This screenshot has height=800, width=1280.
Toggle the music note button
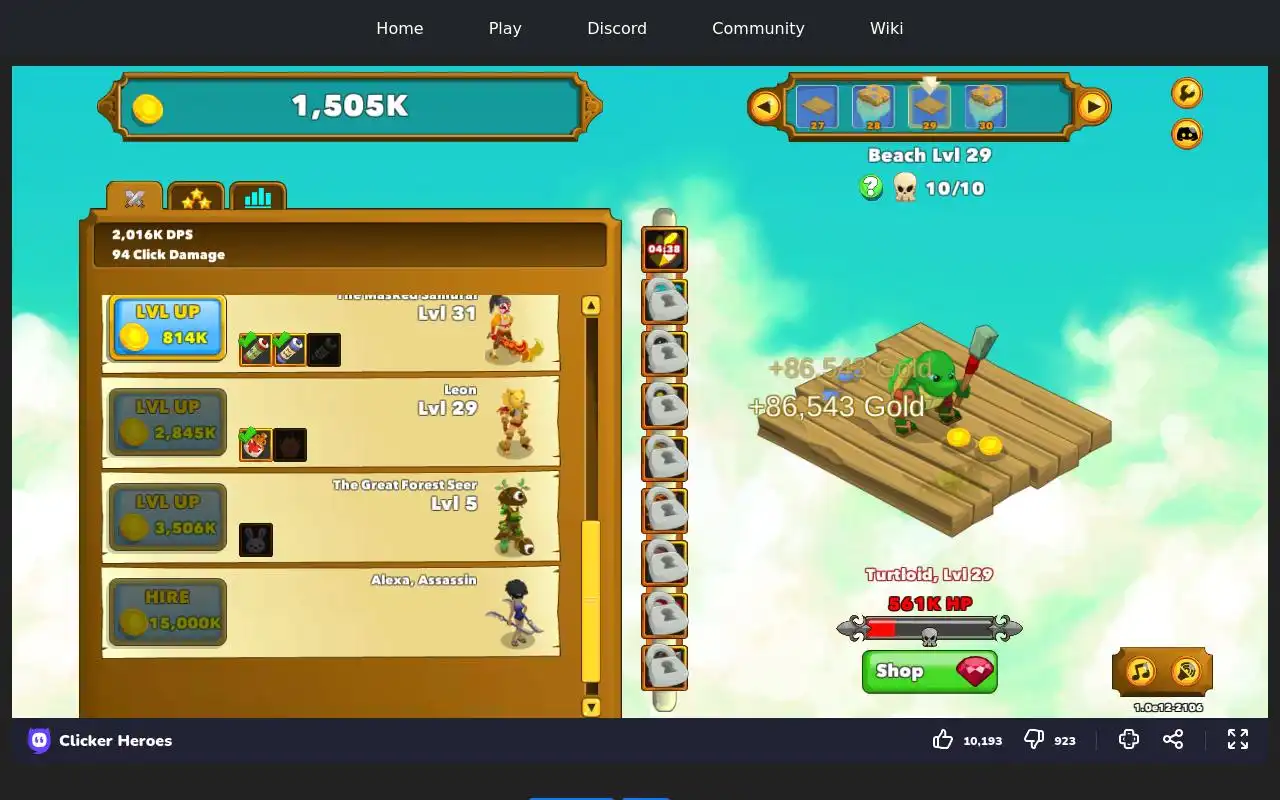1141,671
